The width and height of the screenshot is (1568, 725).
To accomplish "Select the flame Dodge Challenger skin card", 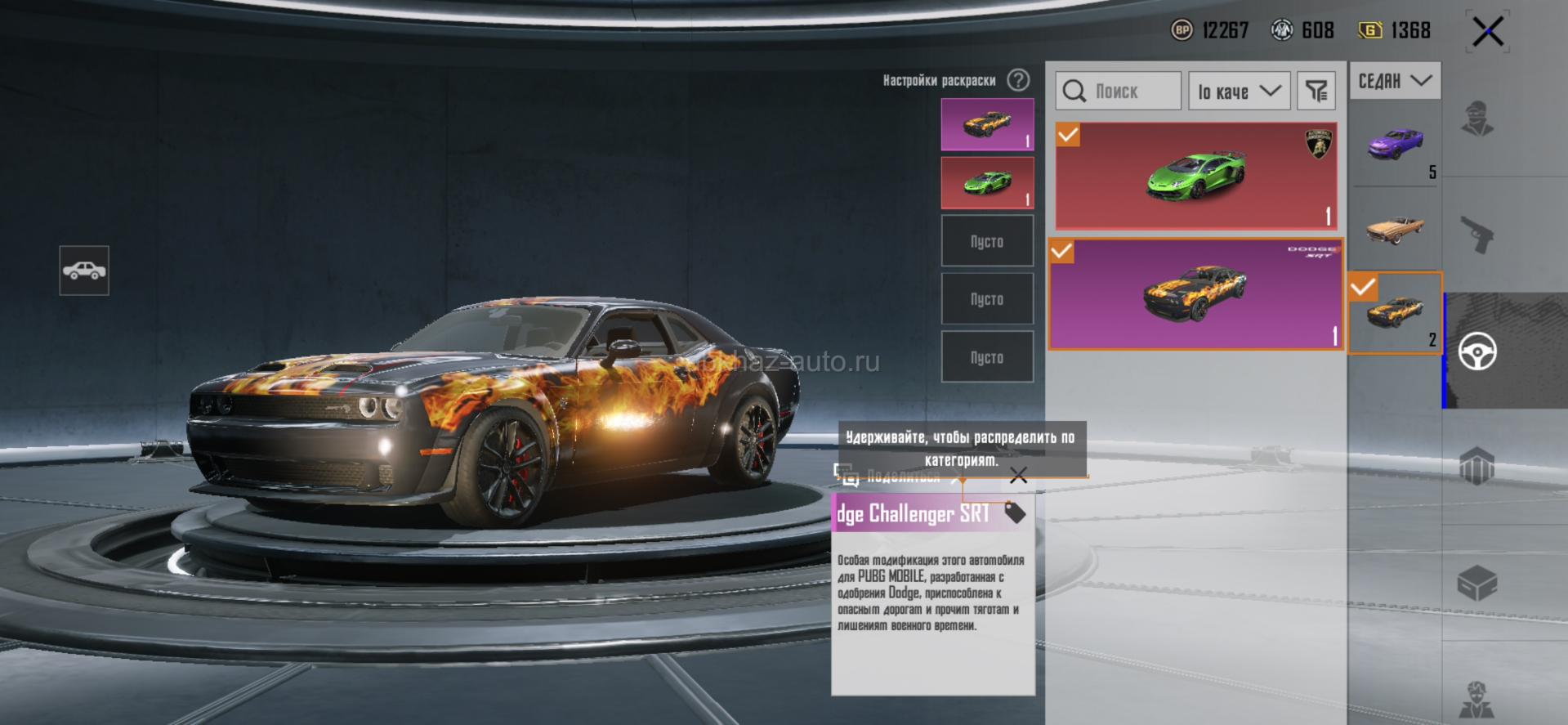I will (x=1195, y=294).
